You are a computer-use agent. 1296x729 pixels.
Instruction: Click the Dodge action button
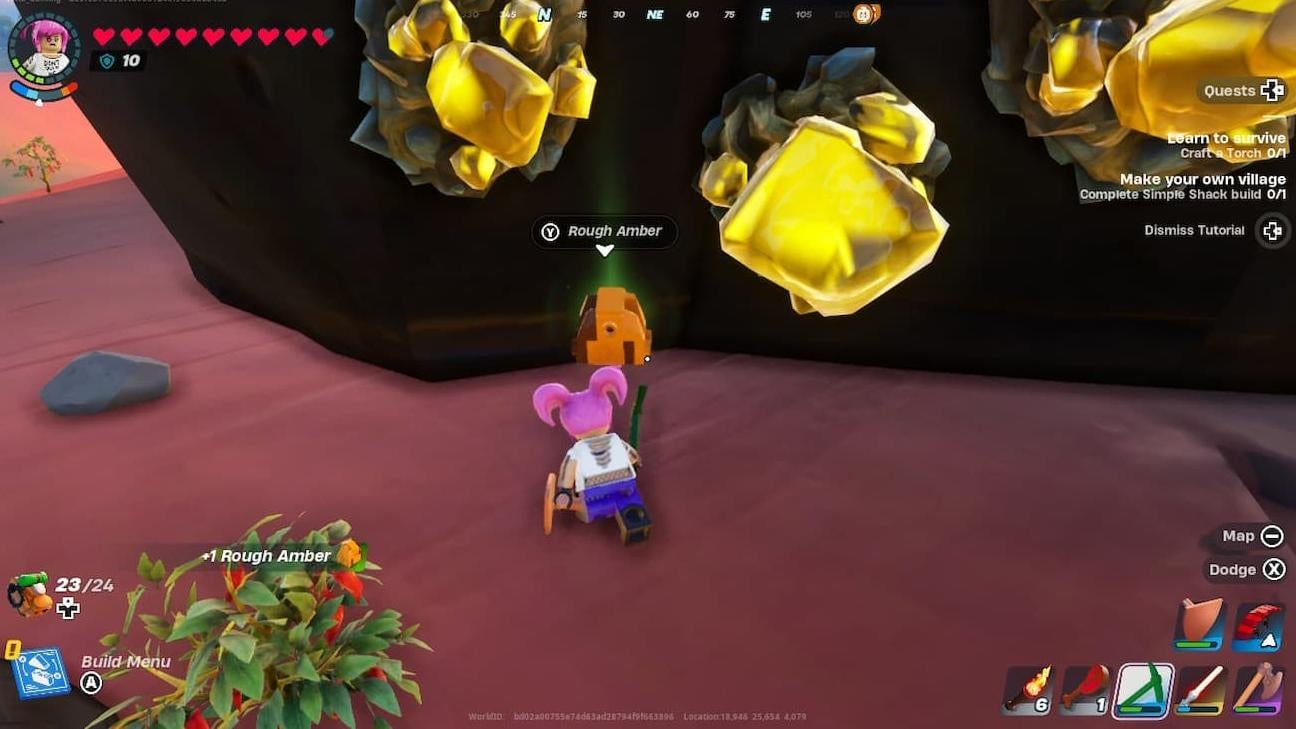[x=1275, y=569]
